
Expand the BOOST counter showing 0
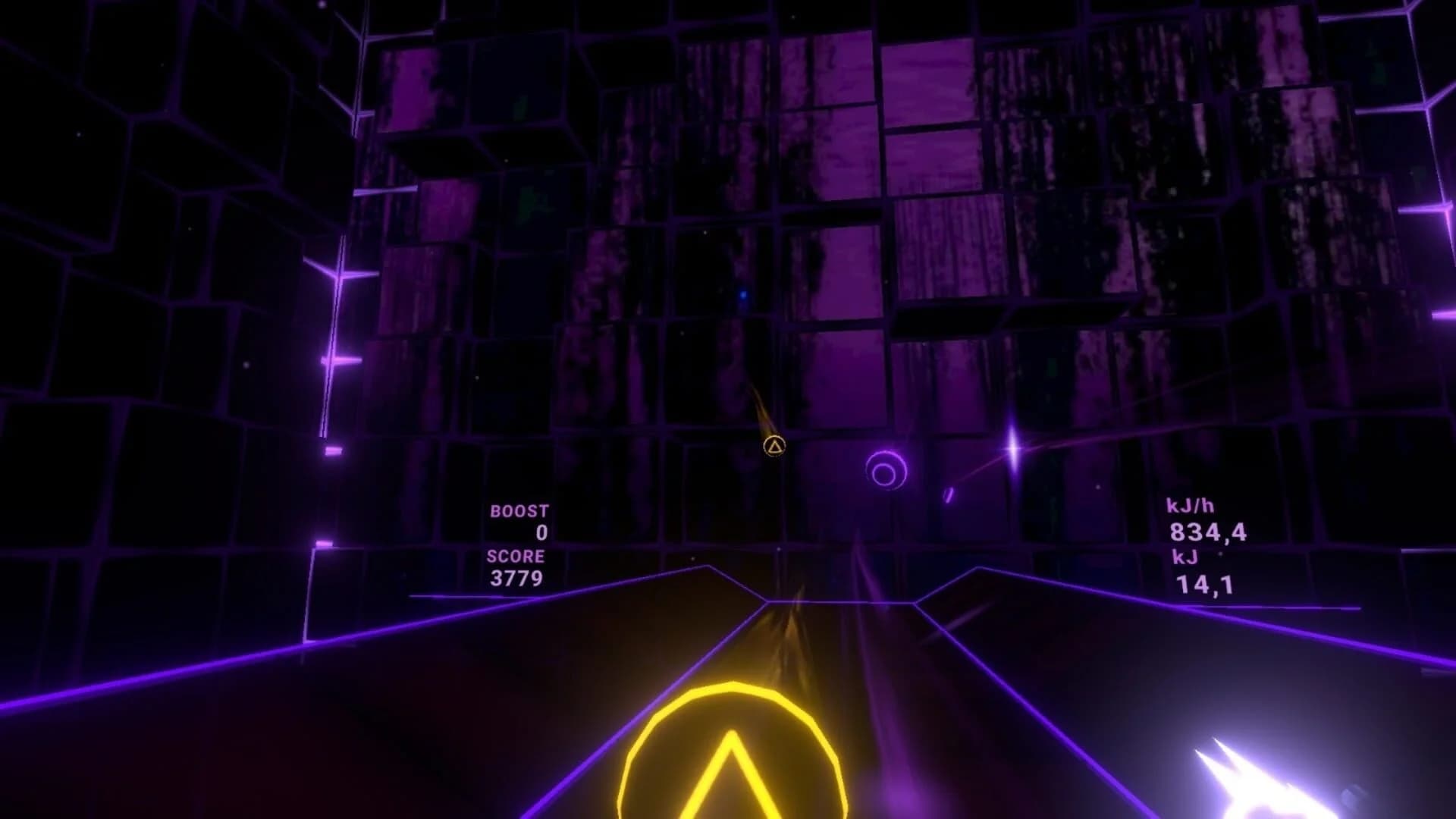coord(540,533)
